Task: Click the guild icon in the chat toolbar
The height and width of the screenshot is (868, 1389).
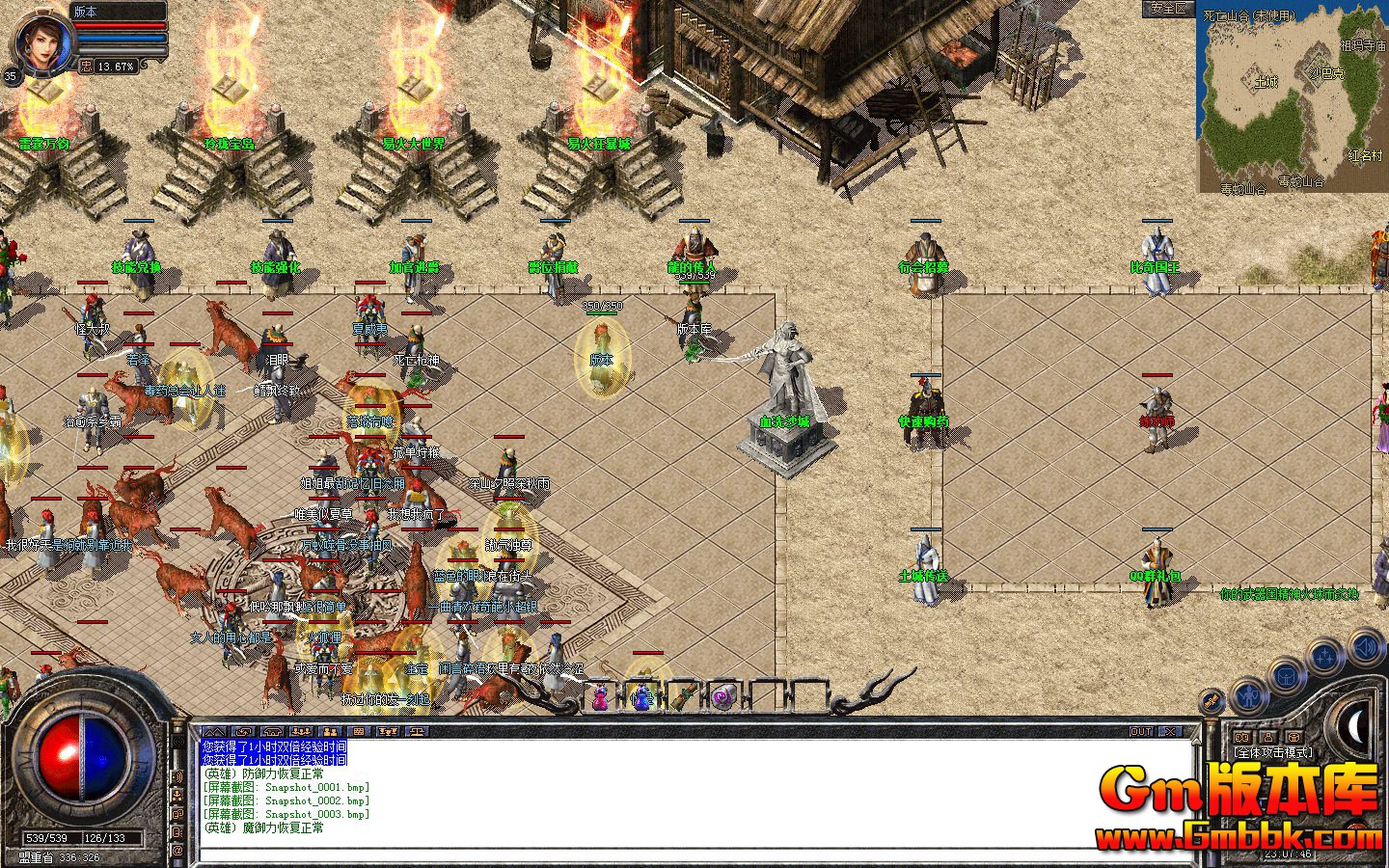Action: (330, 731)
